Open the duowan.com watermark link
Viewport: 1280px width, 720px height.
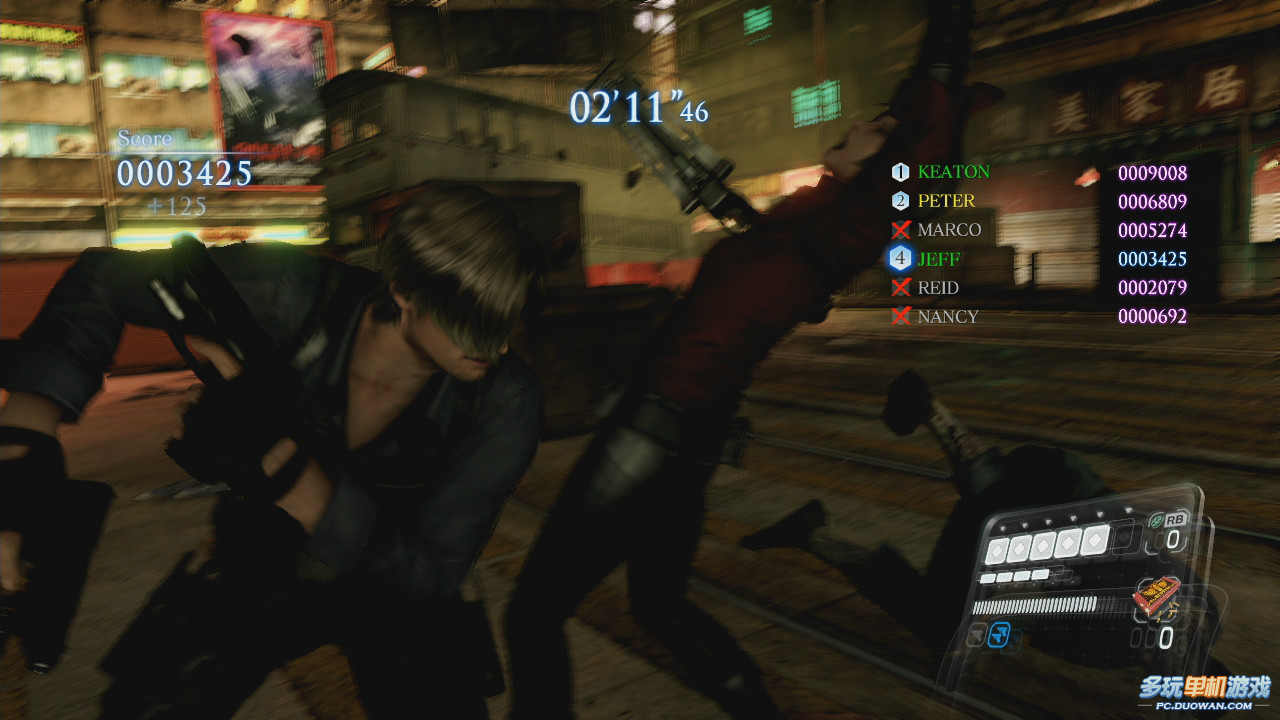click(x=1204, y=692)
